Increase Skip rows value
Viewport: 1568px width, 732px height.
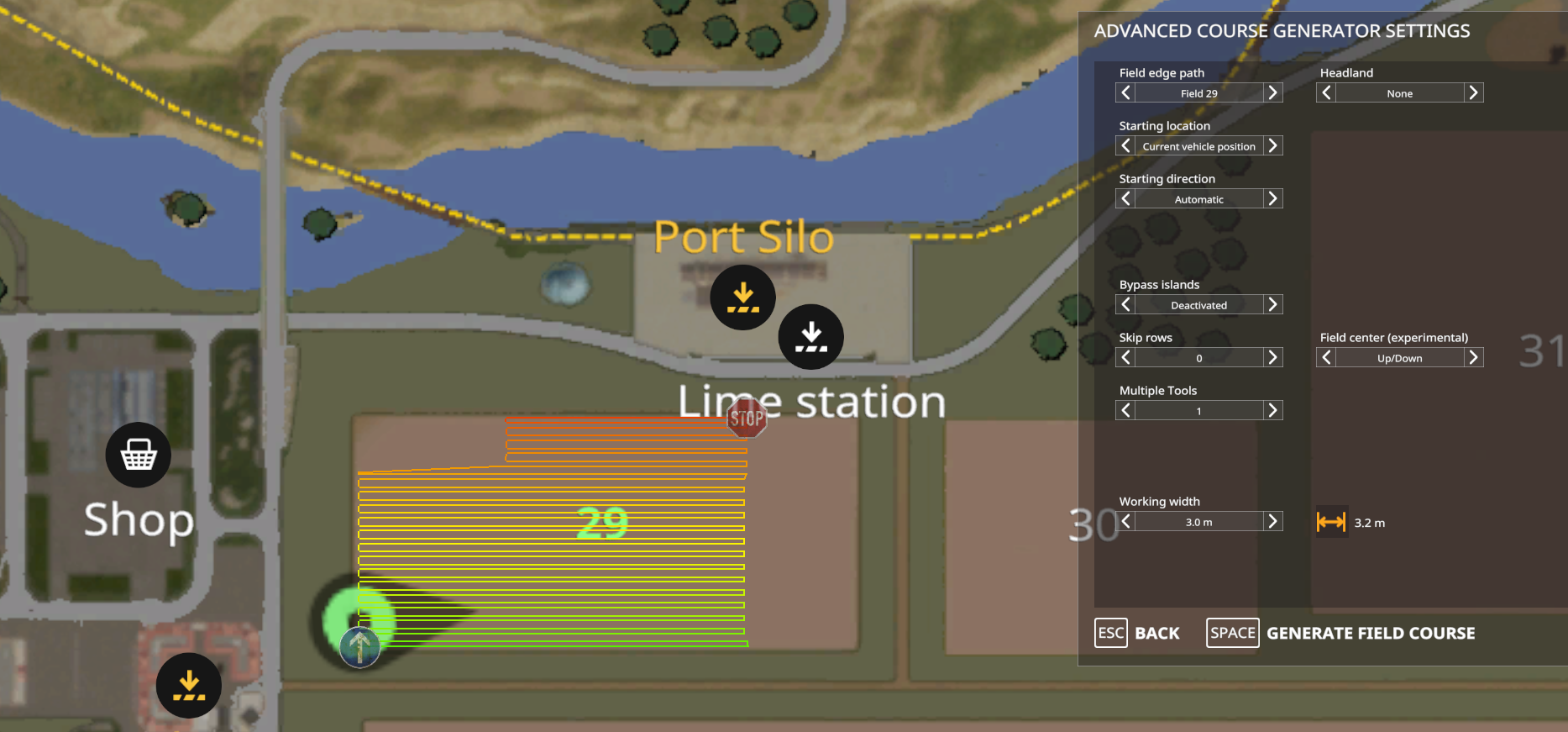click(1273, 356)
